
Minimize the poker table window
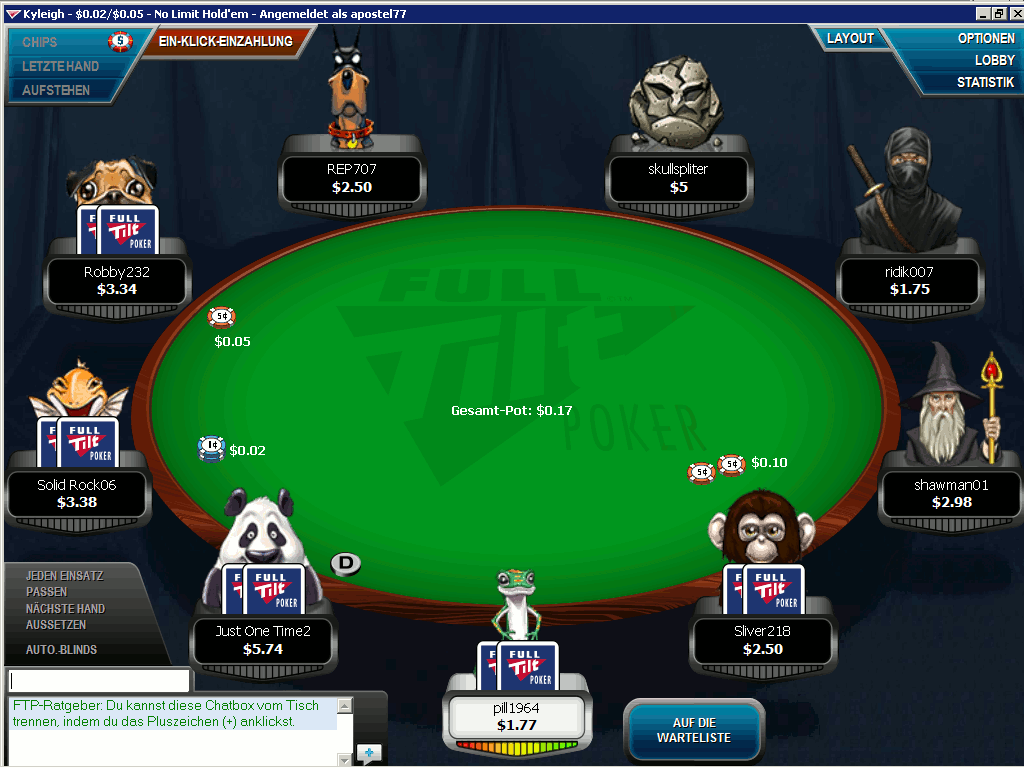point(984,14)
